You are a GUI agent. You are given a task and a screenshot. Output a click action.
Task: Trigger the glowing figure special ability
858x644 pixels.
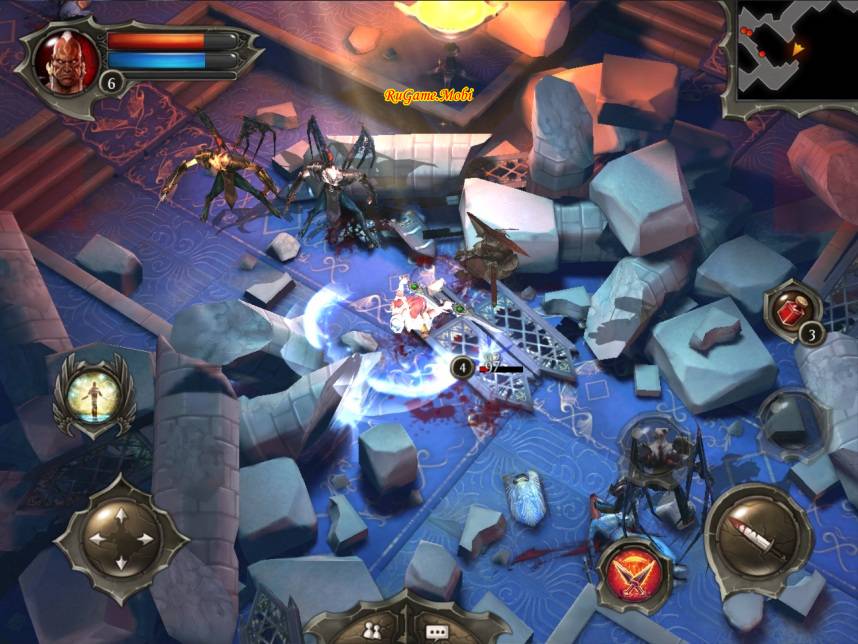pos(92,395)
